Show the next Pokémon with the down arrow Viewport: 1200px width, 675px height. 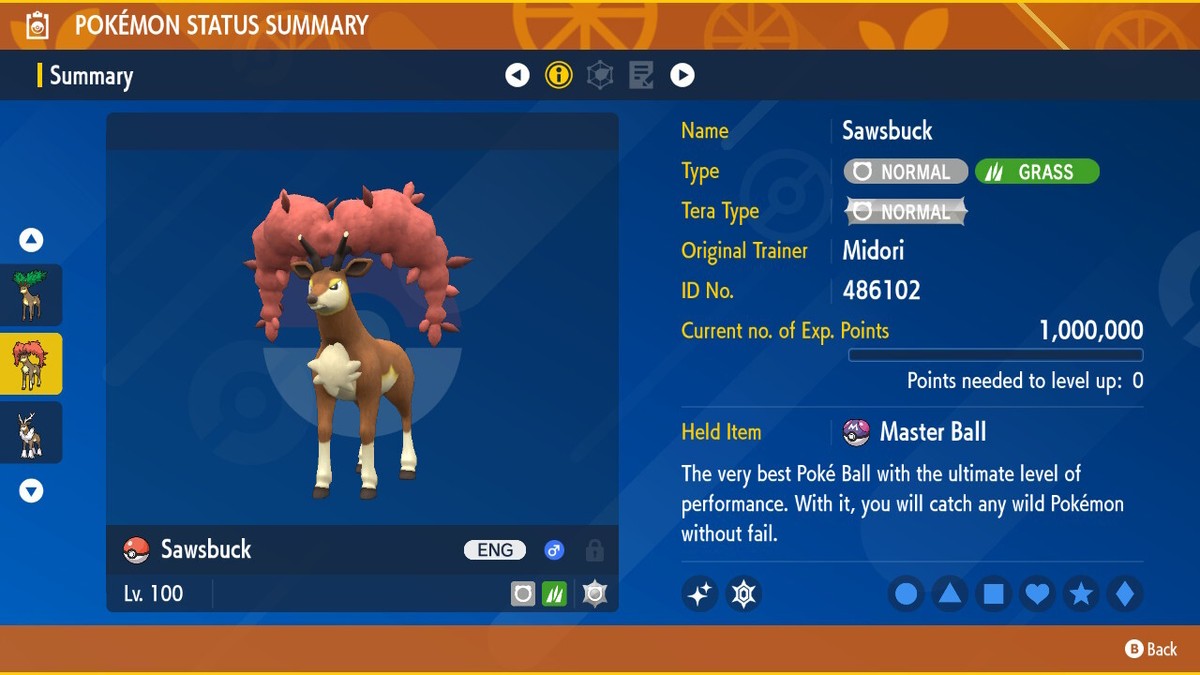coord(31,491)
